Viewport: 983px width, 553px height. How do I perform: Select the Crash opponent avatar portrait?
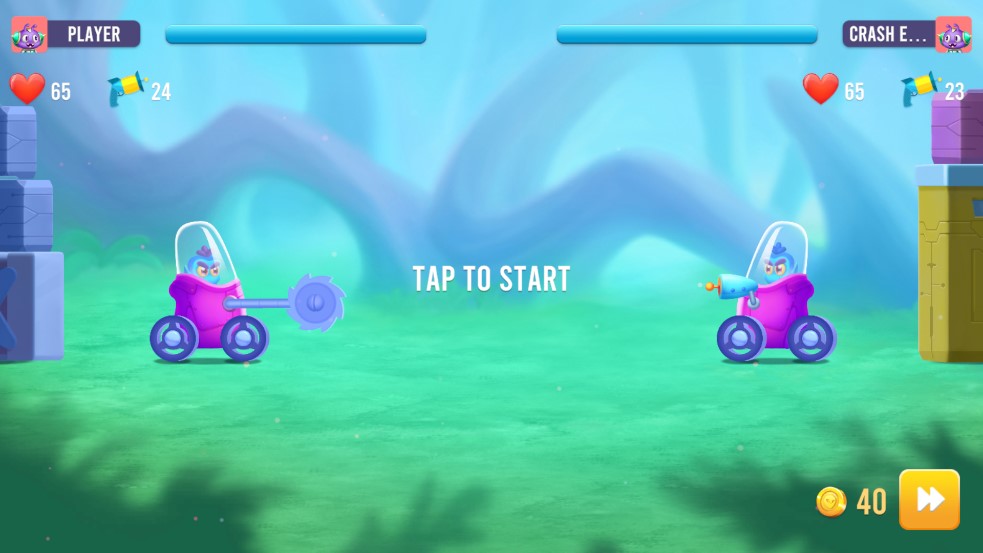(953, 35)
